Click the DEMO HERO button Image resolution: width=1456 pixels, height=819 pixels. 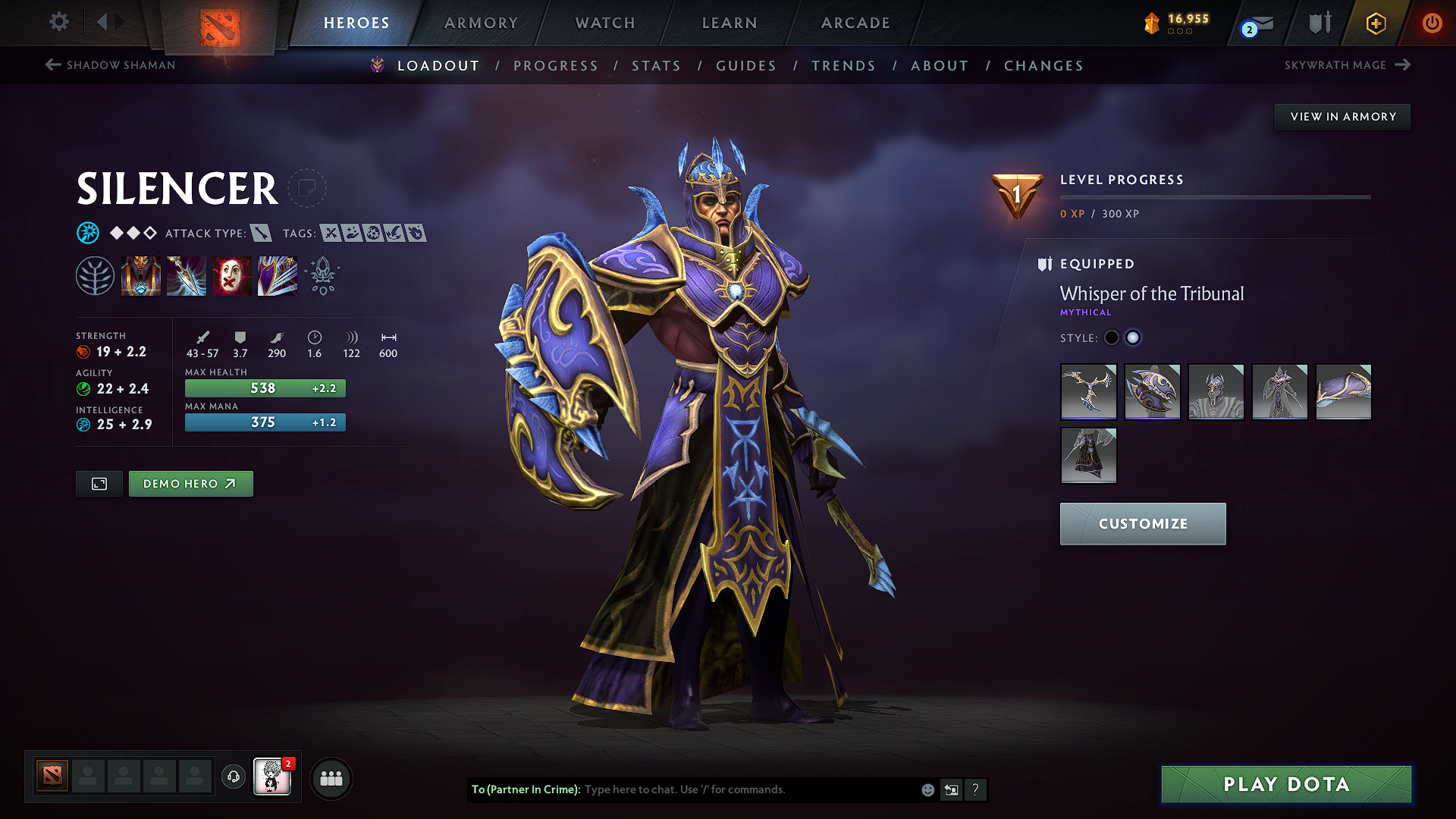click(x=190, y=483)
